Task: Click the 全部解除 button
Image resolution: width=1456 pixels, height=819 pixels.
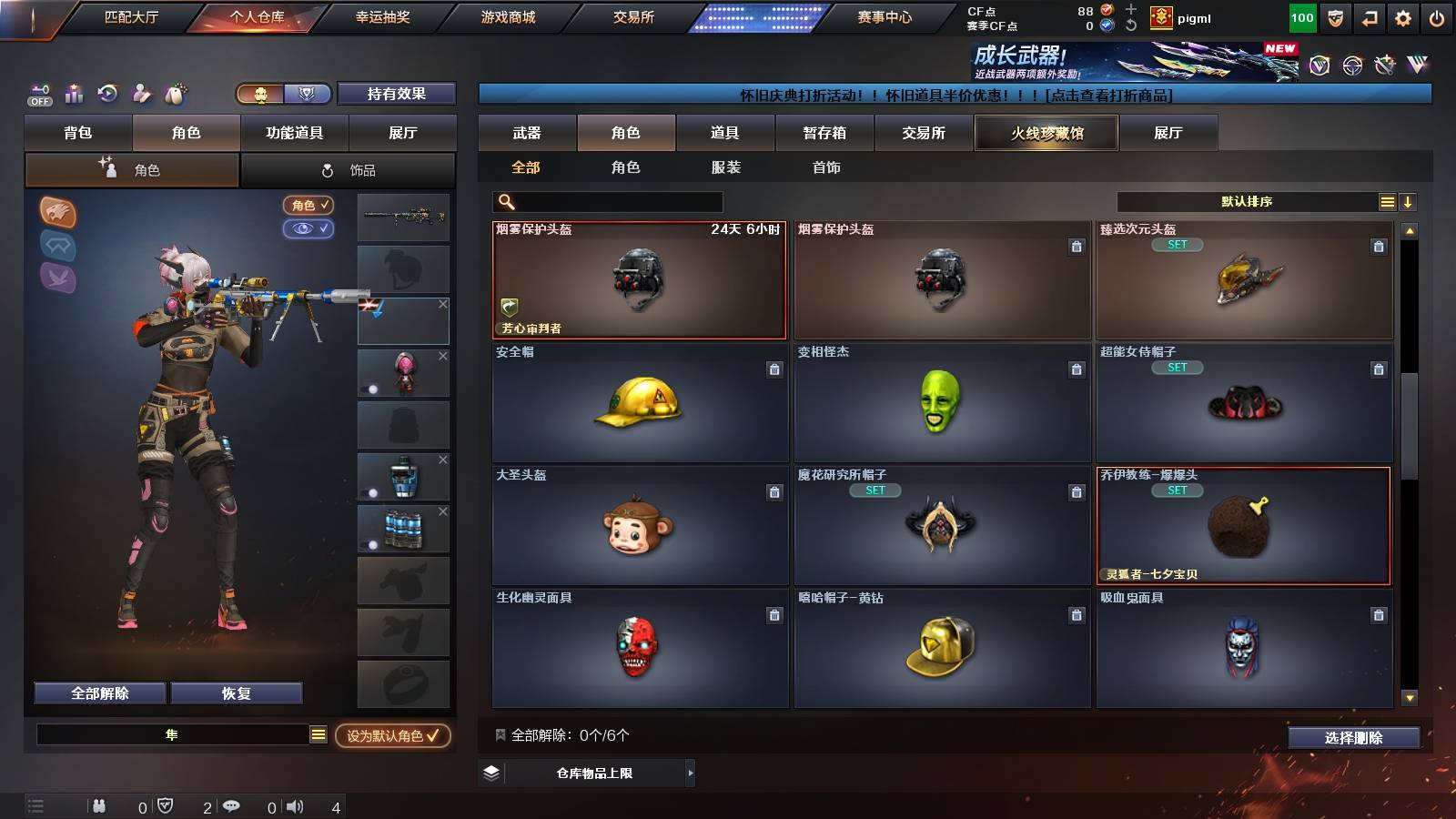Action: point(99,693)
